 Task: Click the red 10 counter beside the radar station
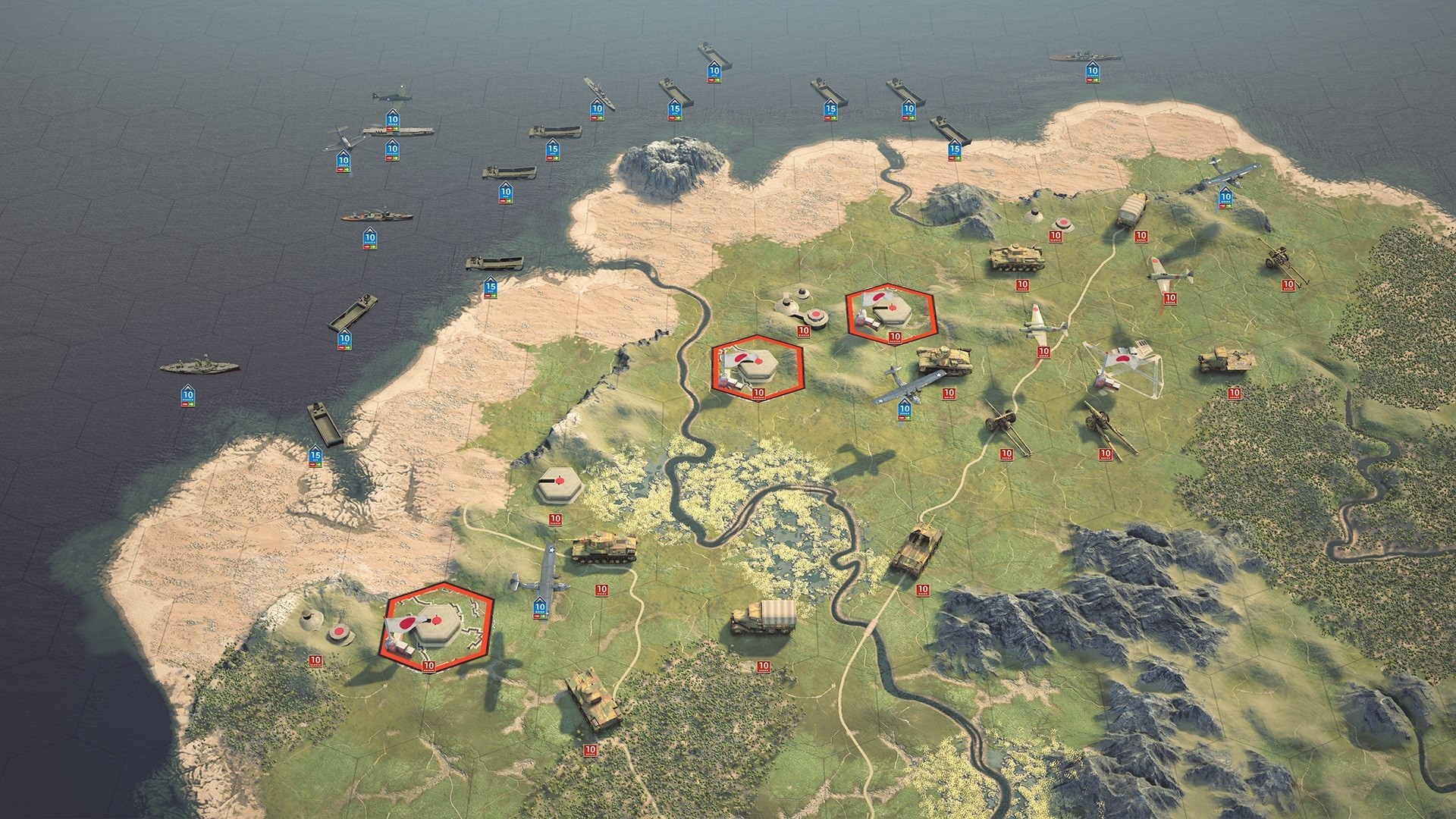coord(1056,236)
